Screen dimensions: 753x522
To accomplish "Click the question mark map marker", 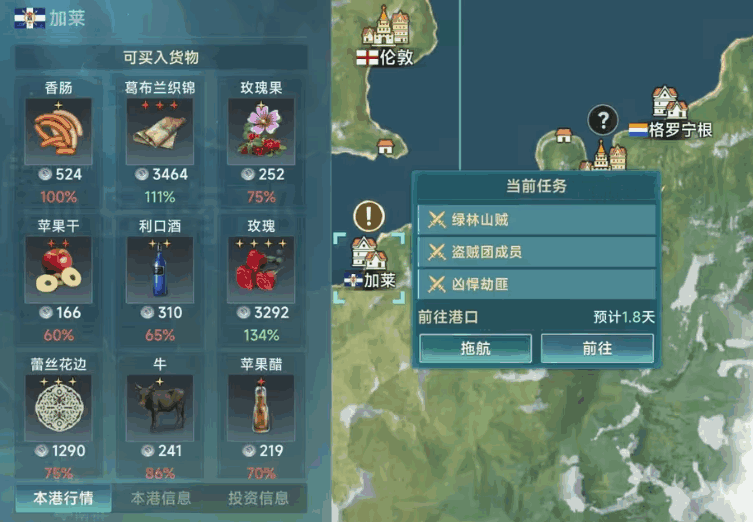I will click(602, 121).
